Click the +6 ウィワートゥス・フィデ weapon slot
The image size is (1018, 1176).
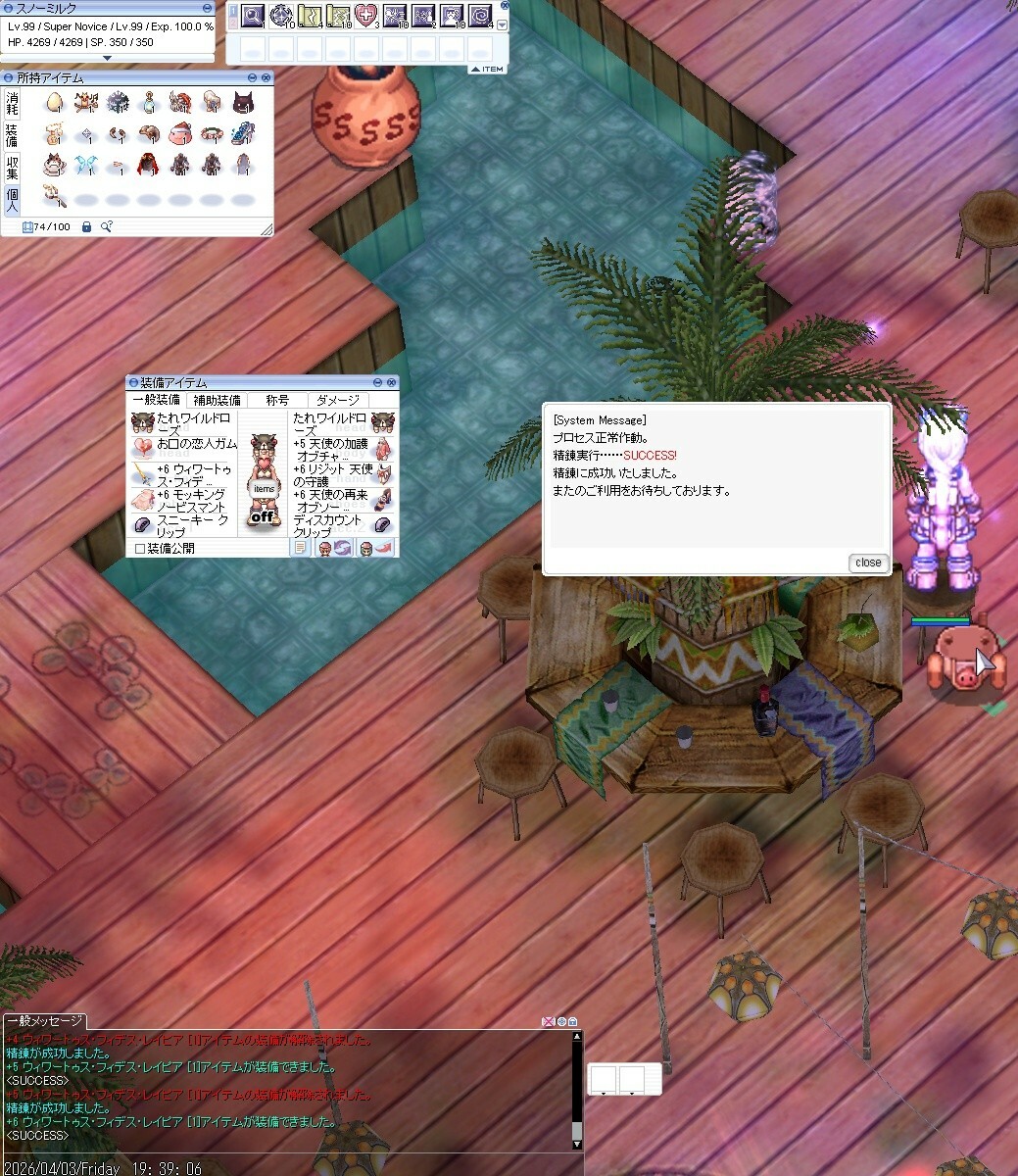(x=181, y=475)
